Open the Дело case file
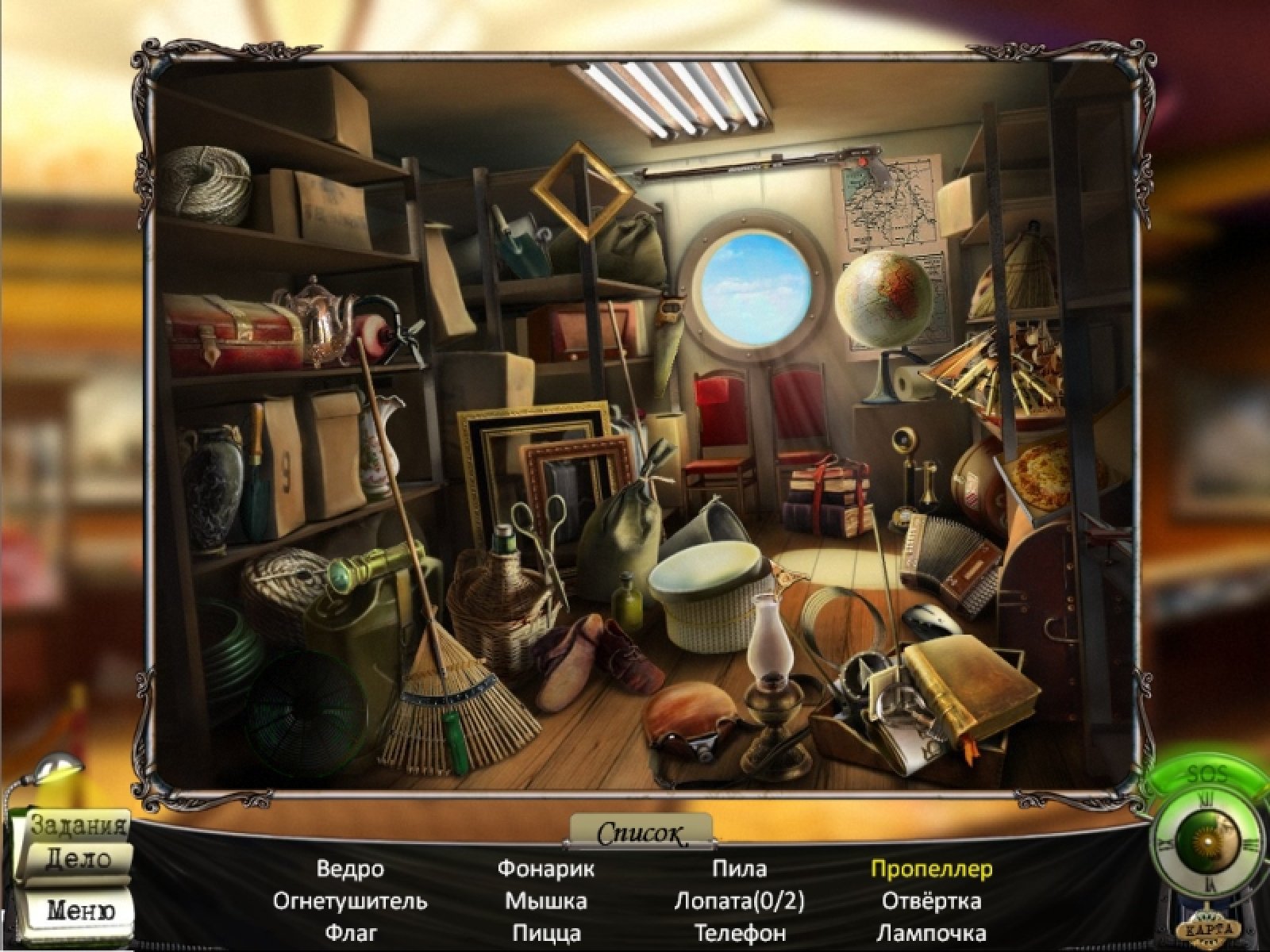Image resolution: width=1270 pixels, height=952 pixels. [x=79, y=859]
